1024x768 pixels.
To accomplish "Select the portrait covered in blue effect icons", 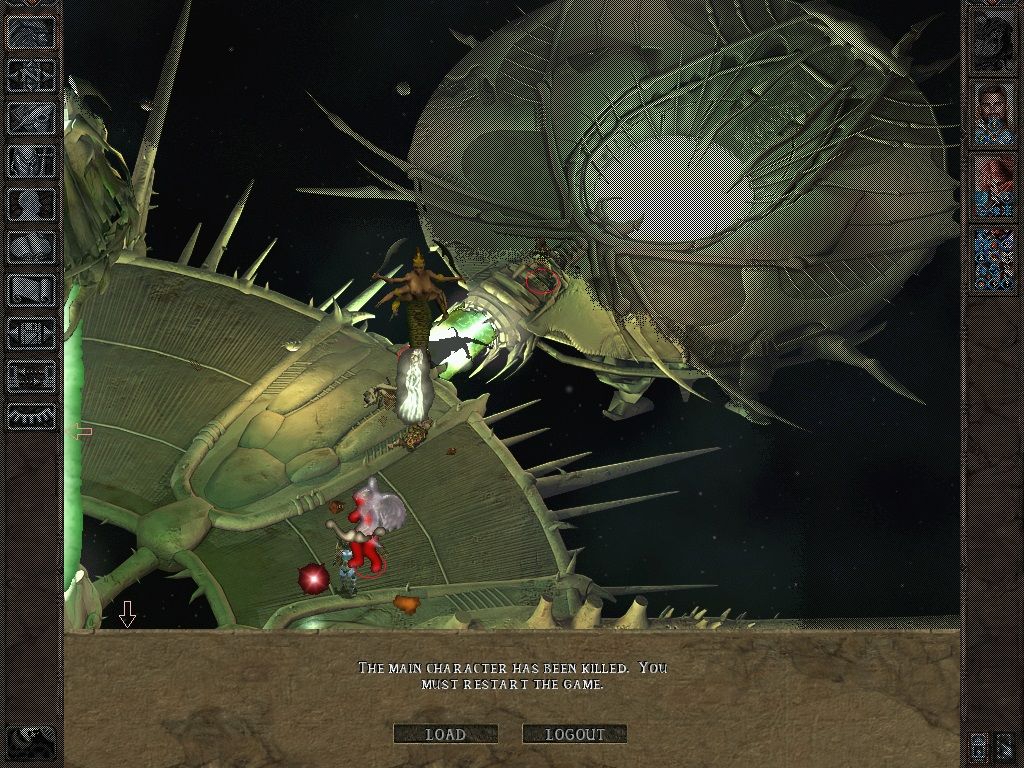I will pos(993,258).
